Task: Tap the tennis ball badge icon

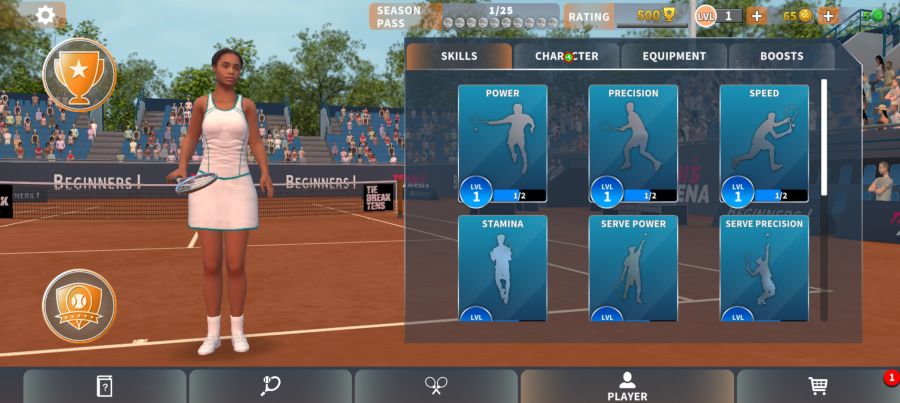Action: (79, 305)
